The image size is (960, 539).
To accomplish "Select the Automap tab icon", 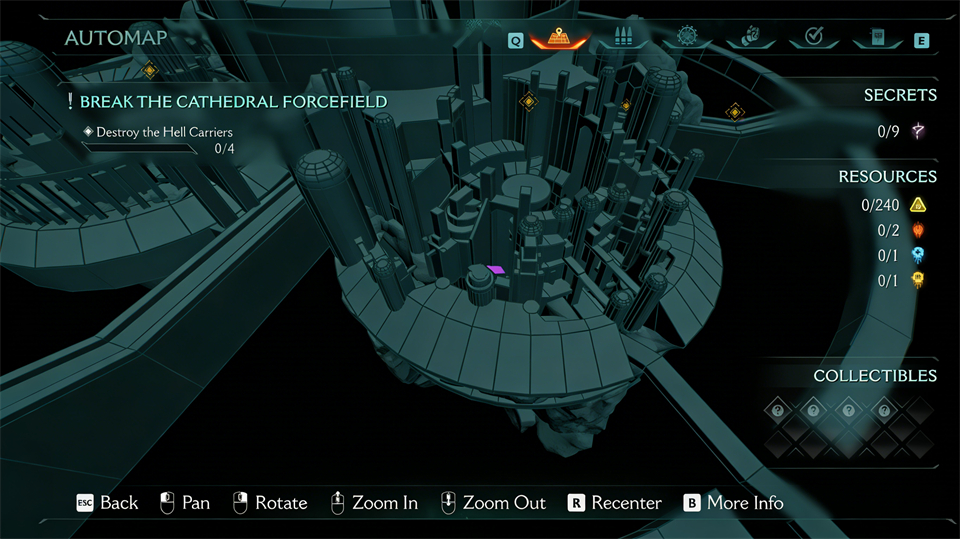I will click(560, 39).
